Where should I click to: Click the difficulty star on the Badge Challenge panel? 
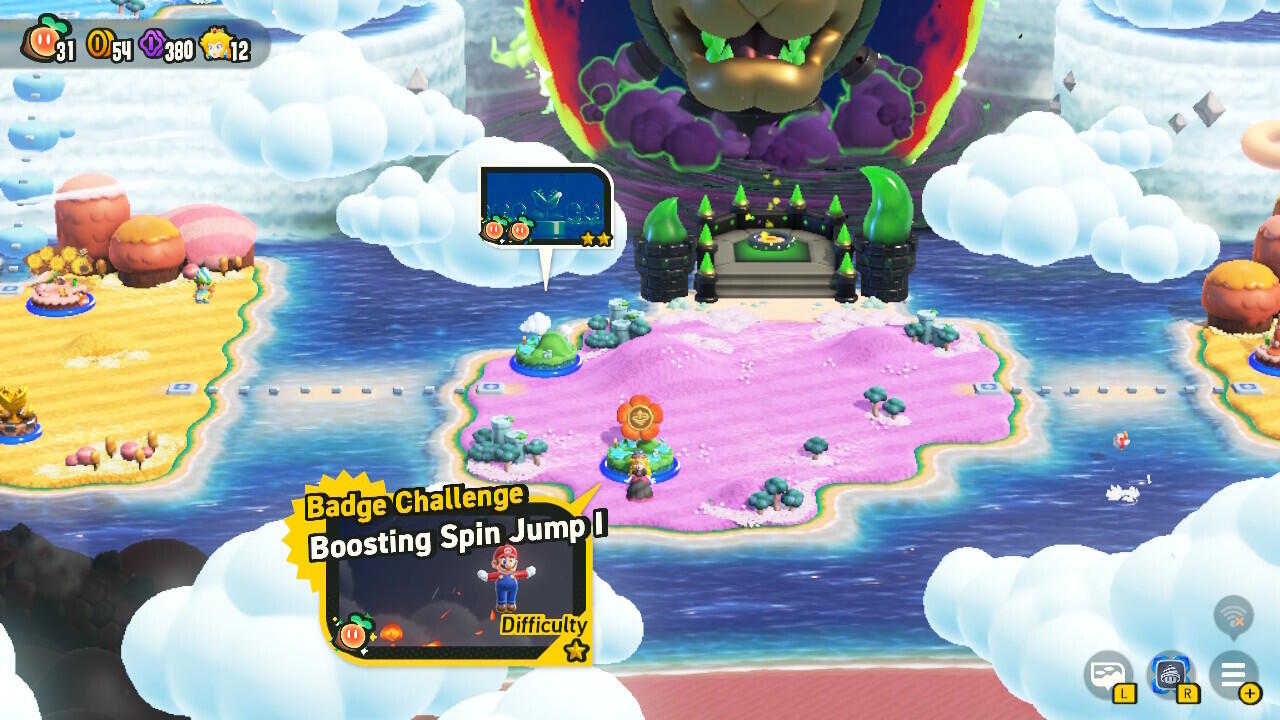(x=575, y=649)
